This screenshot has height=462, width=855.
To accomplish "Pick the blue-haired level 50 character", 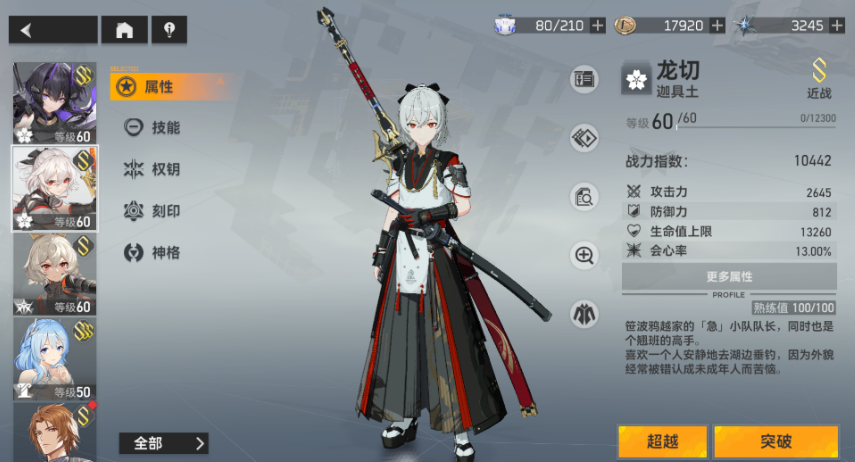I will click(54, 359).
